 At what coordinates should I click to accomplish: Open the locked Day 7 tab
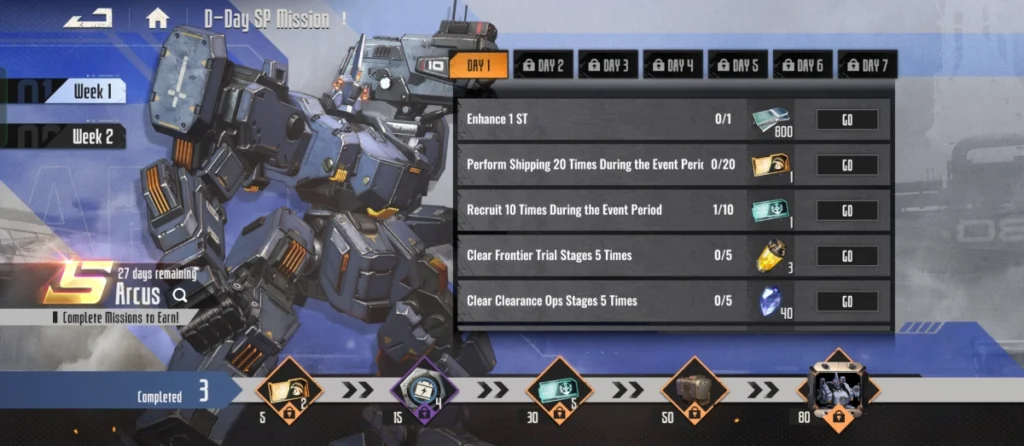coord(867,66)
